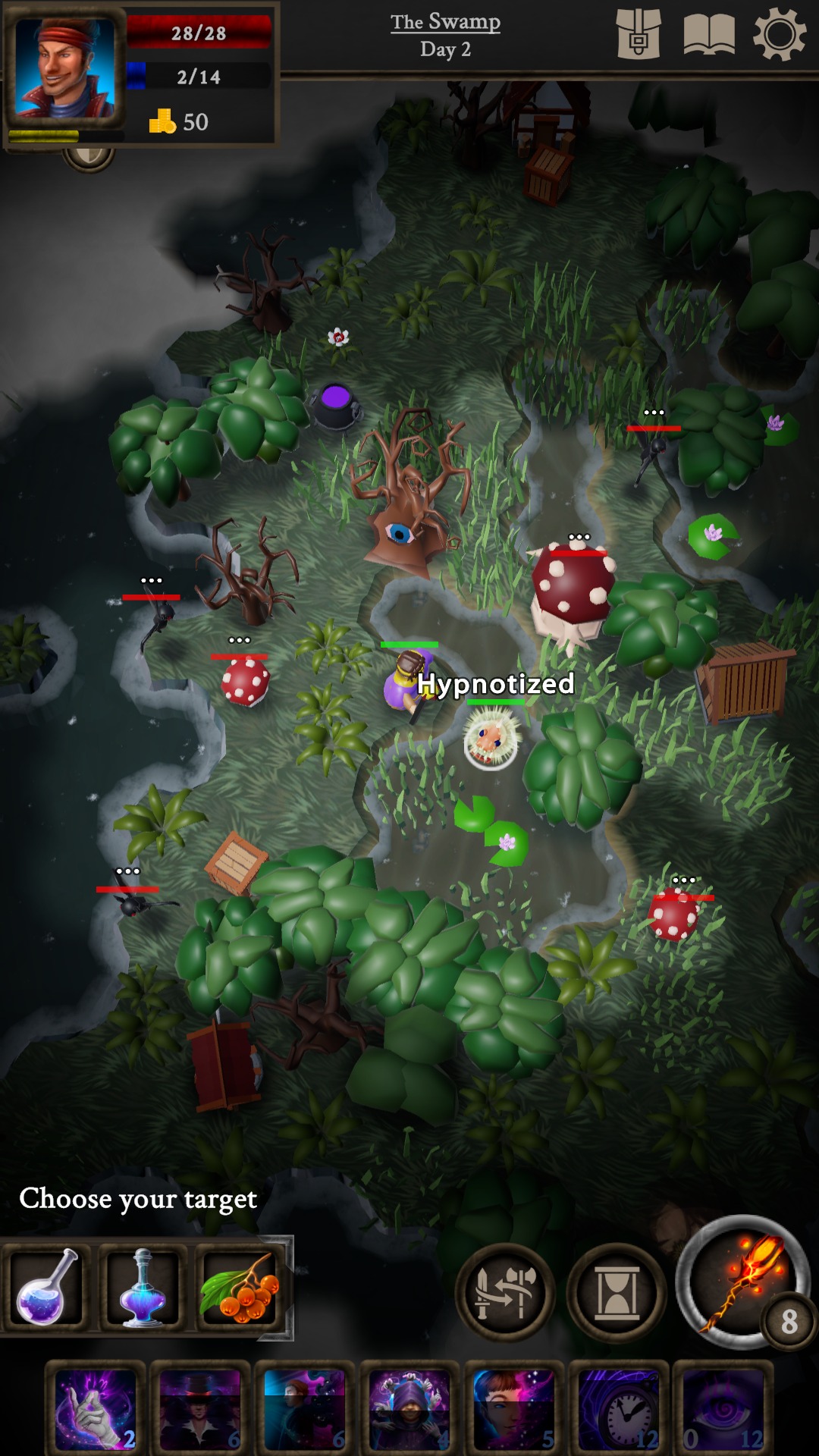Screen dimensions: 819x1456
Task: Select the orange berries item
Action: 240,1287
